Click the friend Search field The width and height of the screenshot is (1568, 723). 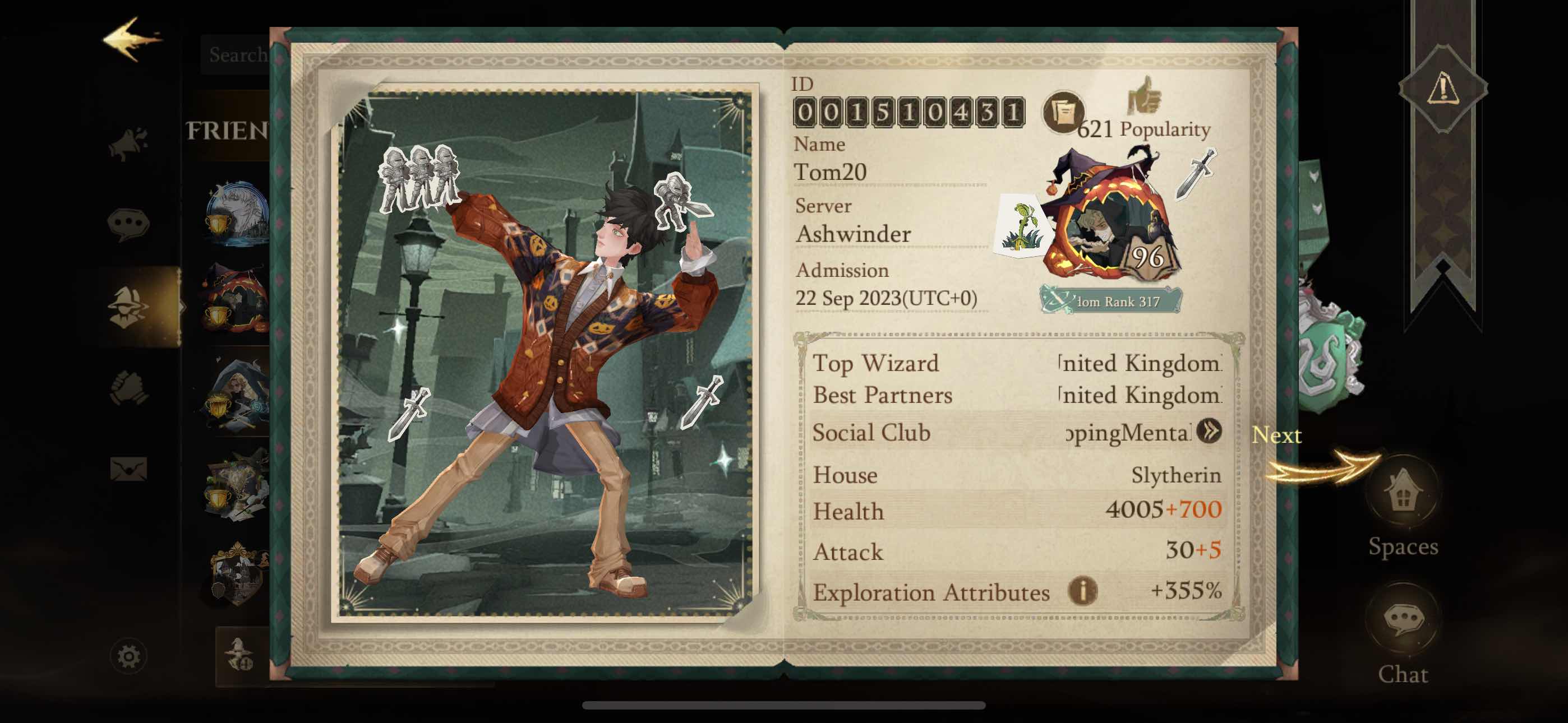pyautogui.click(x=237, y=55)
